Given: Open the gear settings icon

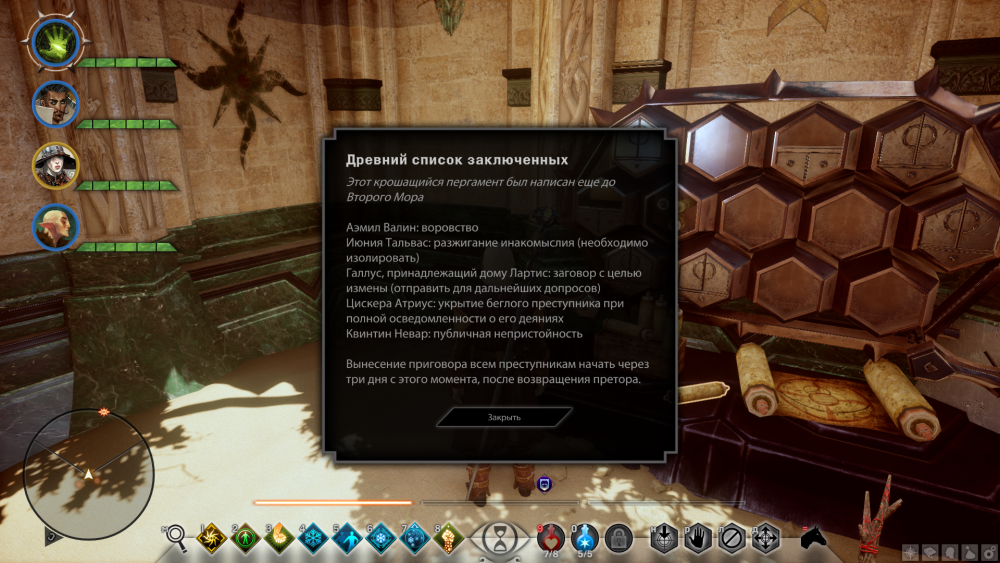Looking at the screenshot, I should (988, 552).
